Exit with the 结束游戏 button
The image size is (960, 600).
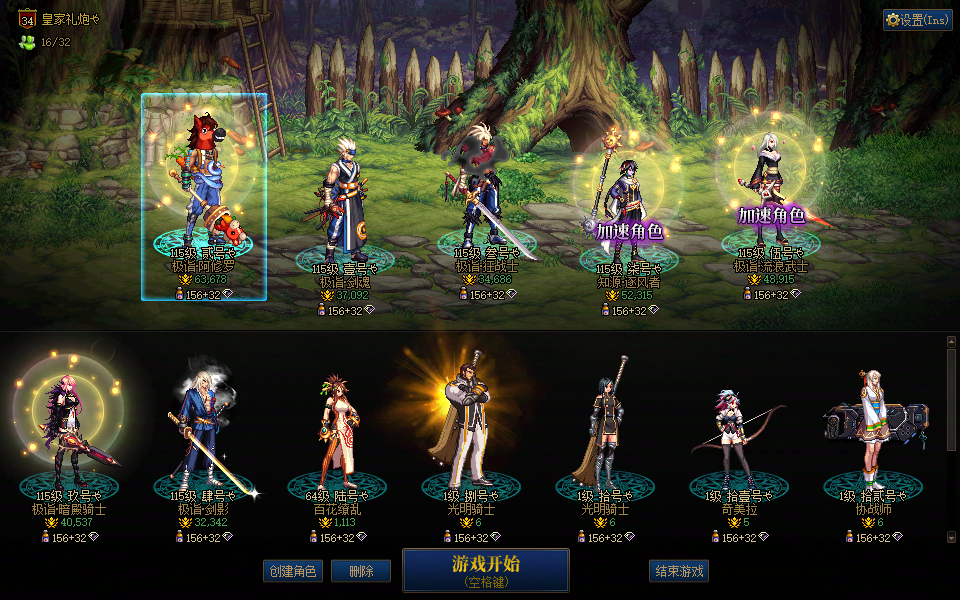click(x=679, y=571)
